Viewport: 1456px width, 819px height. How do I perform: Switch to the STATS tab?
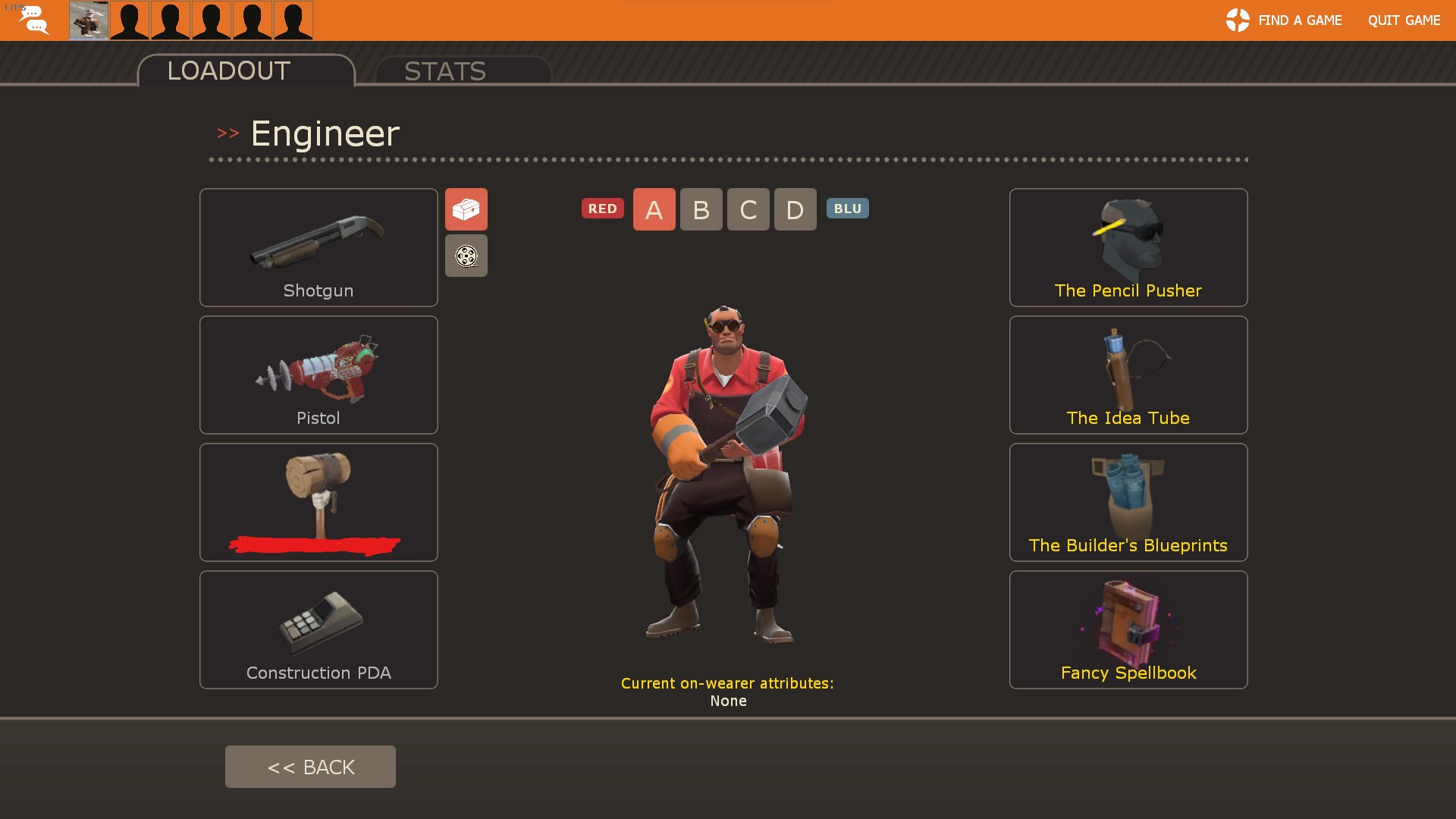pyautogui.click(x=445, y=71)
